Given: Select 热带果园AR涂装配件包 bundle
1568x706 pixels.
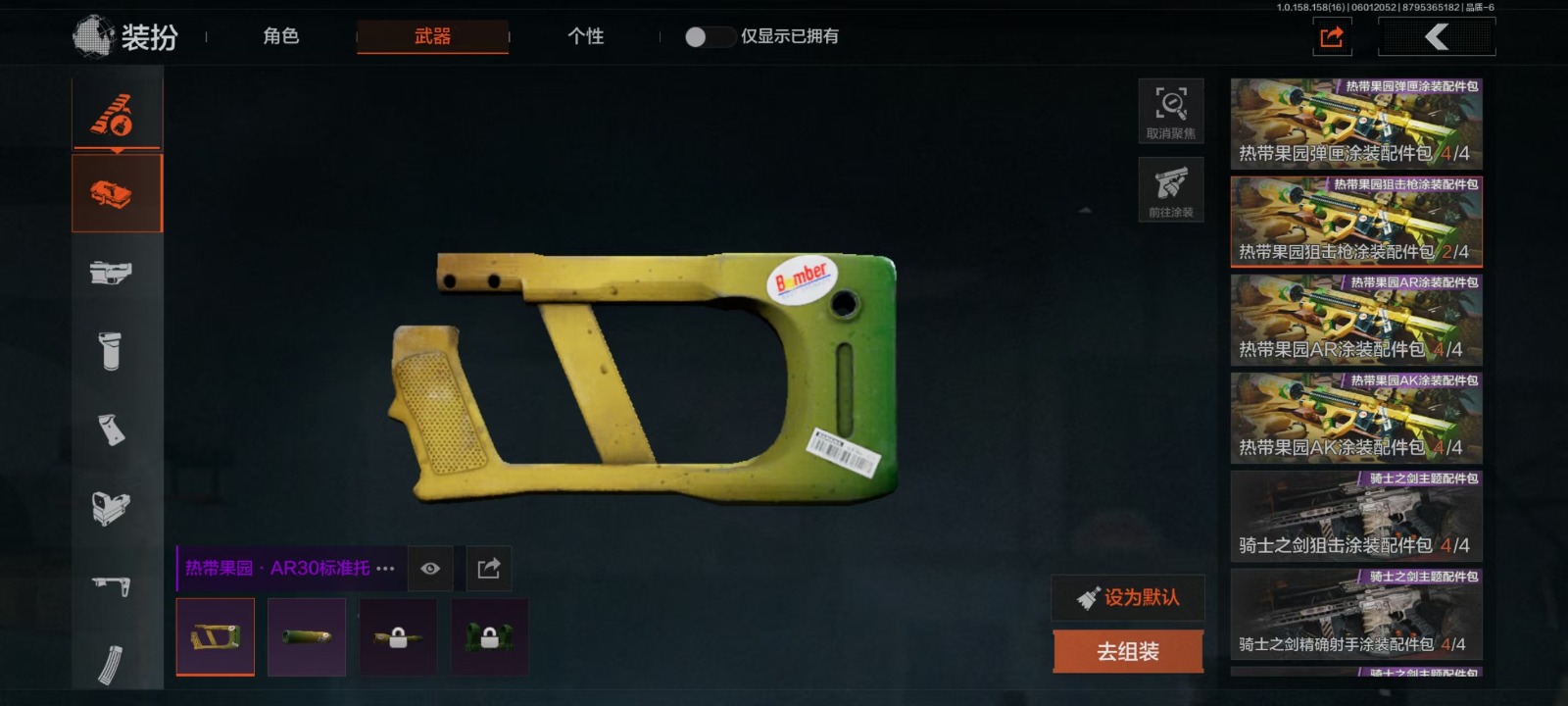Looking at the screenshot, I should pos(1356,320).
